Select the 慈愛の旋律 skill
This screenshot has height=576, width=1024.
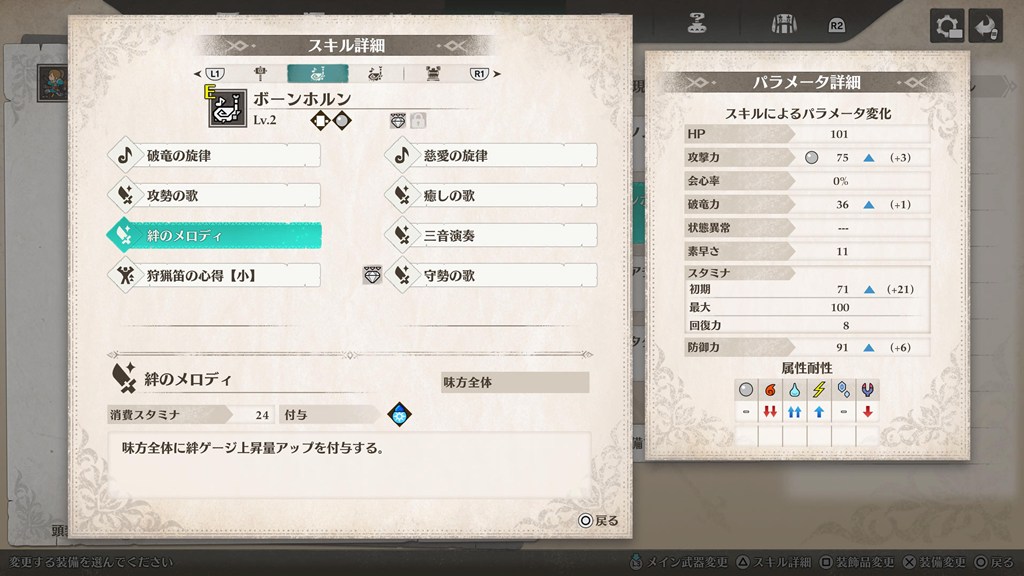coord(490,156)
